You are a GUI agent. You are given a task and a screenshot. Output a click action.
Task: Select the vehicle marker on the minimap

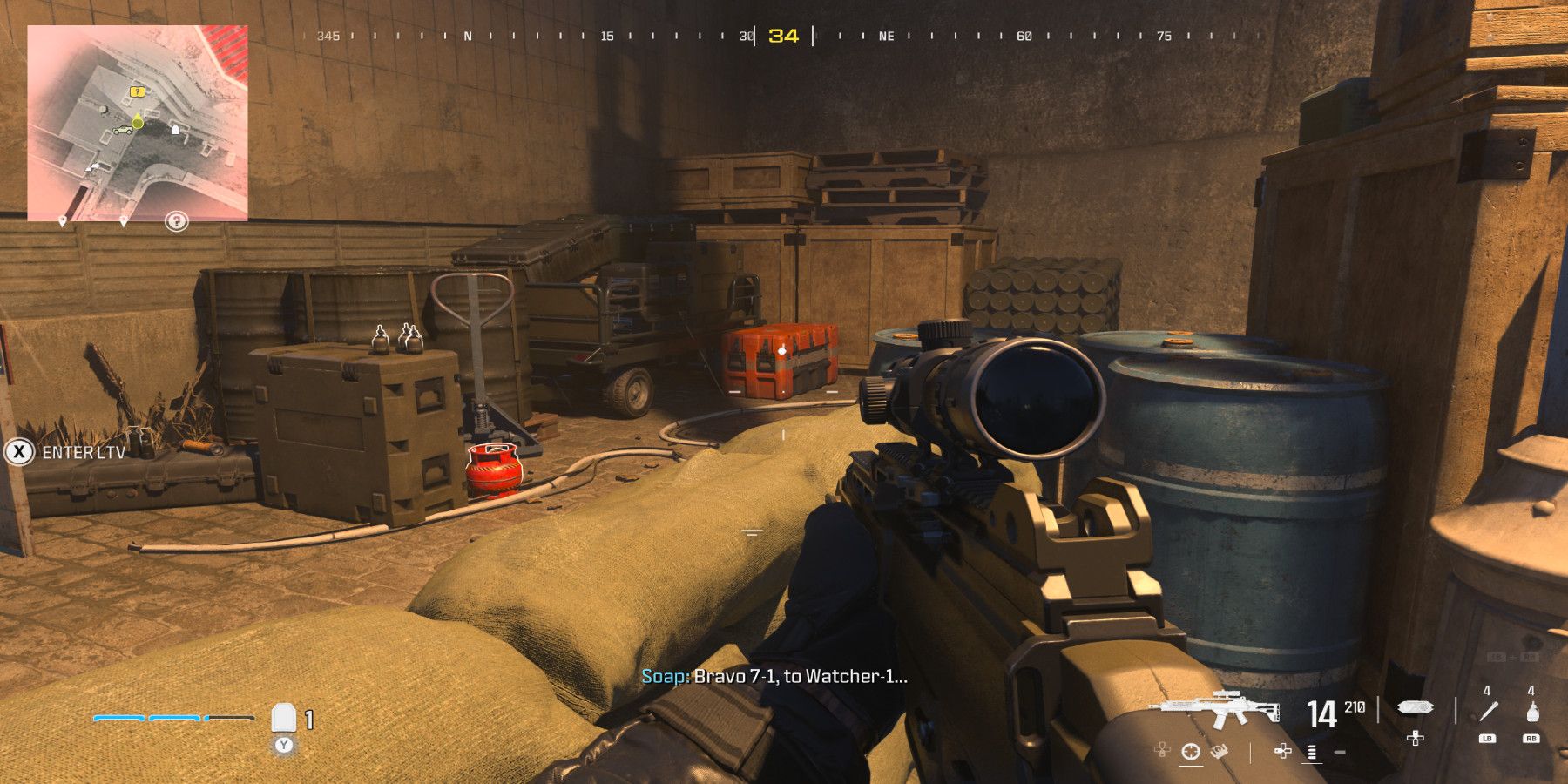[123, 129]
